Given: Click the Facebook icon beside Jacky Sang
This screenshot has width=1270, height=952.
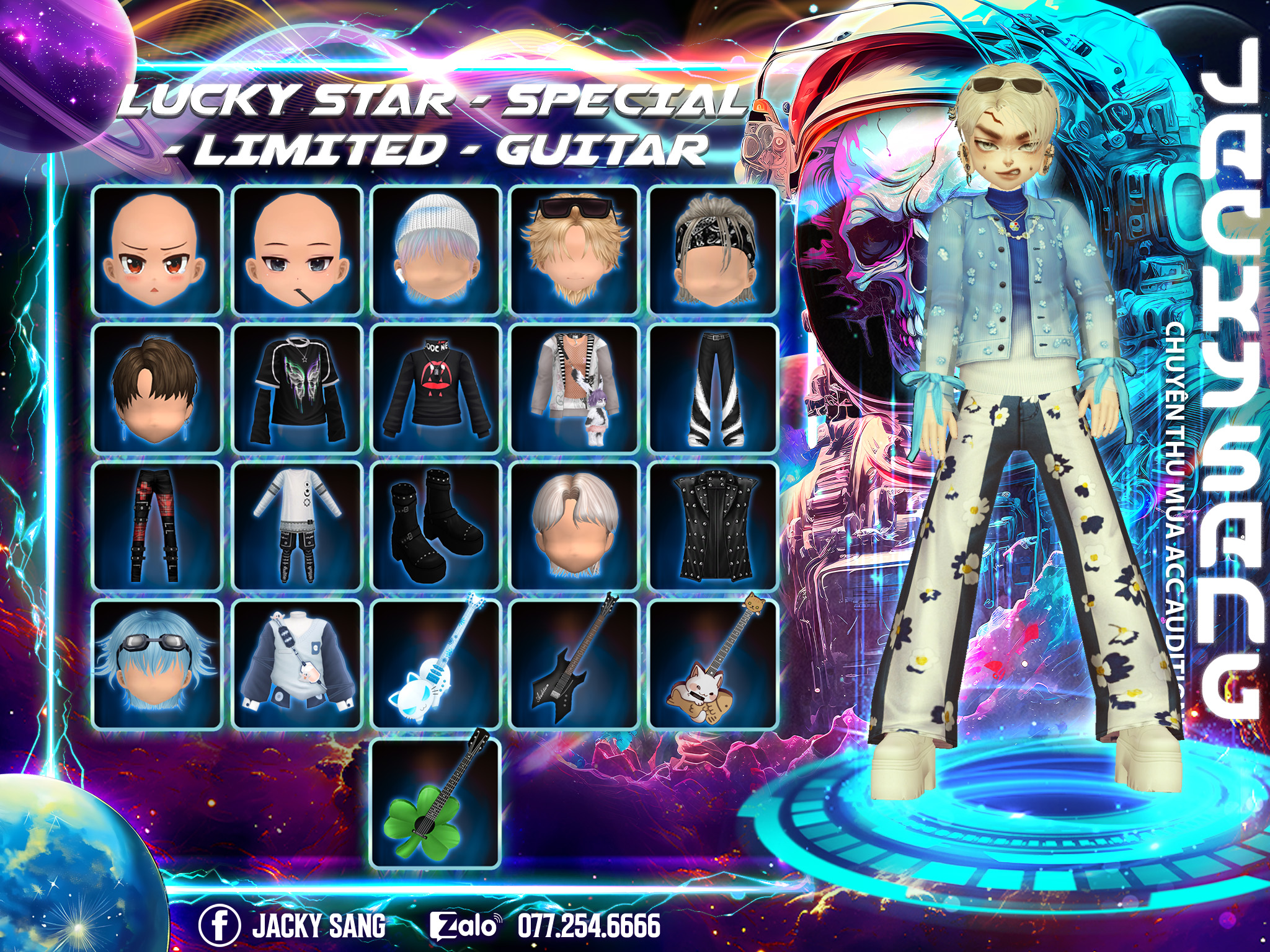Looking at the screenshot, I should [x=220, y=925].
